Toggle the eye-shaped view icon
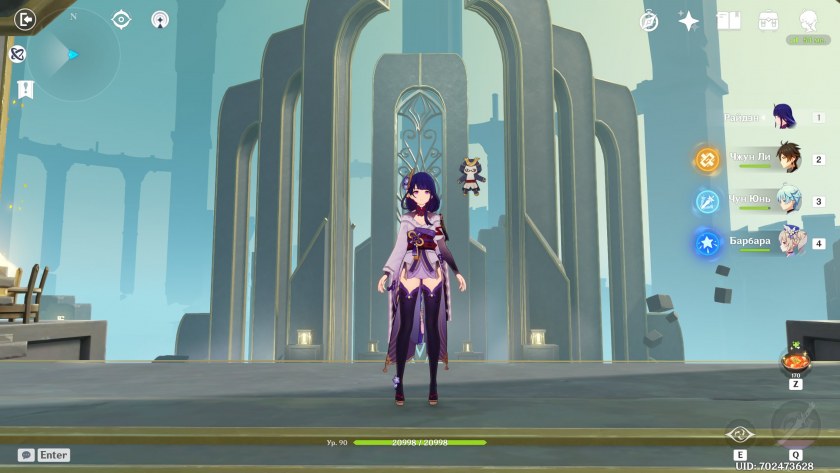This screenshot has width=840, height=473. pyautogui.click(x=121, y=19)
